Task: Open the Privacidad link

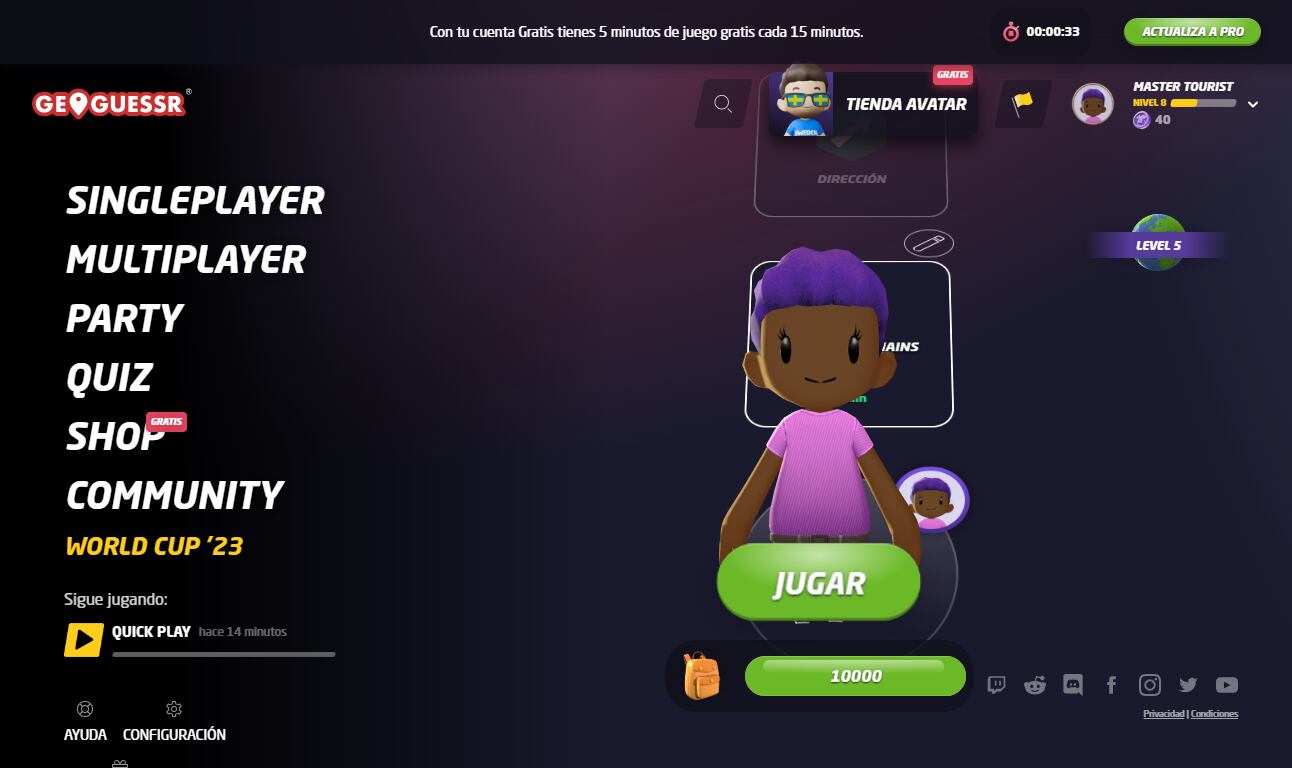Action: pos(1164,714)
